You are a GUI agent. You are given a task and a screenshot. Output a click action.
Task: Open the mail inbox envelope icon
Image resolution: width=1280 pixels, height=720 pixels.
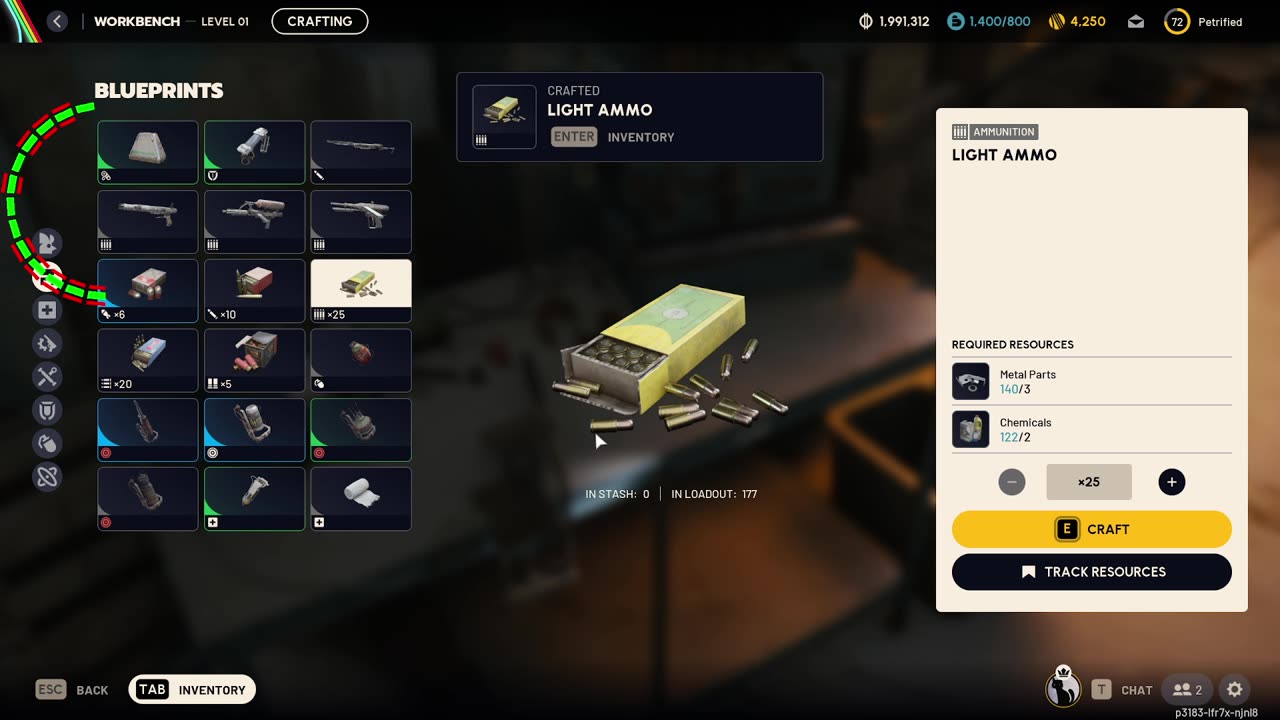(1135, 21)
